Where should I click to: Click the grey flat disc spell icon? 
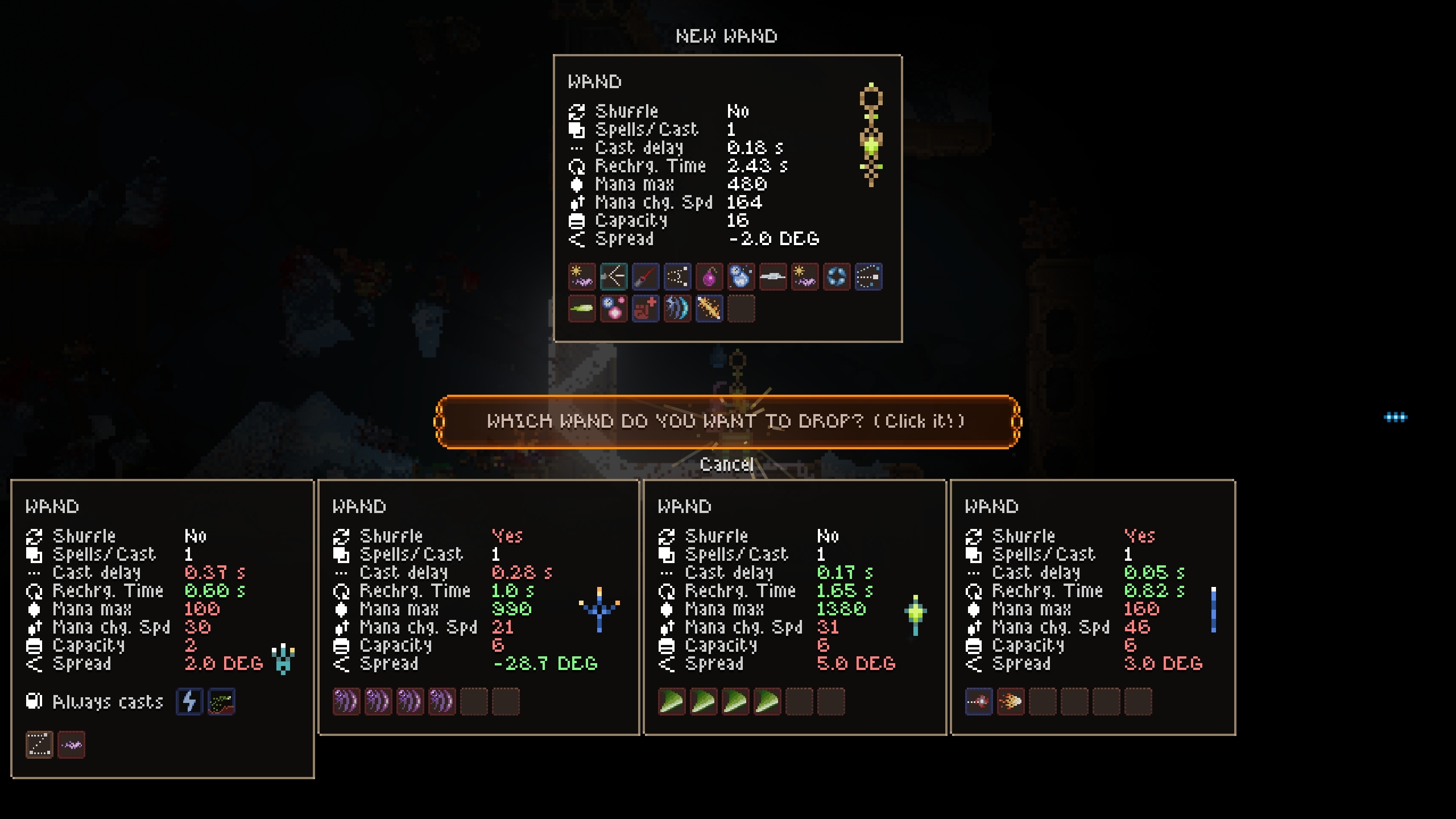point(773,277)
